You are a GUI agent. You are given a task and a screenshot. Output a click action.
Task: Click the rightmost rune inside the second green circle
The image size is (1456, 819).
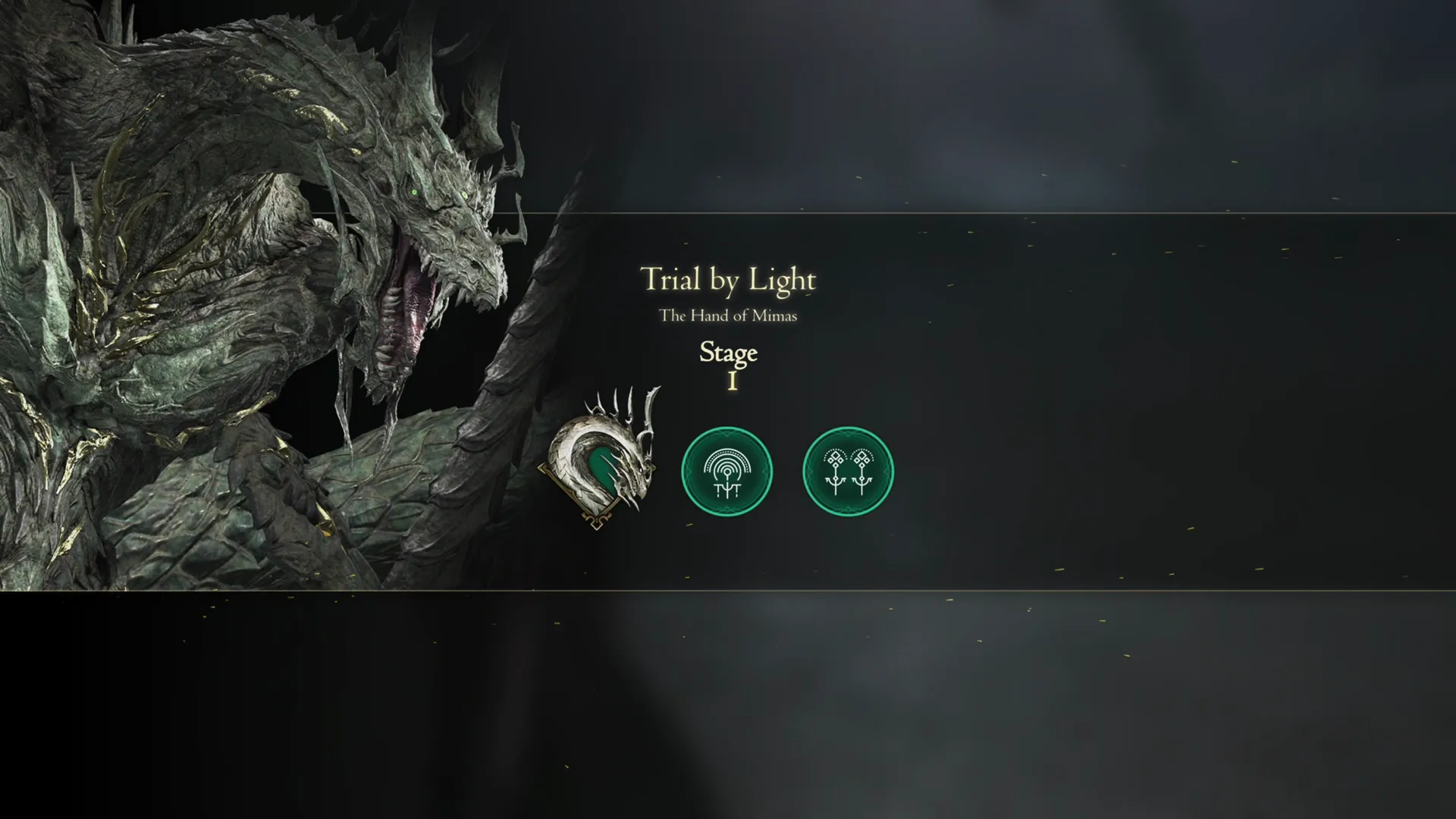tap(862, 469)
